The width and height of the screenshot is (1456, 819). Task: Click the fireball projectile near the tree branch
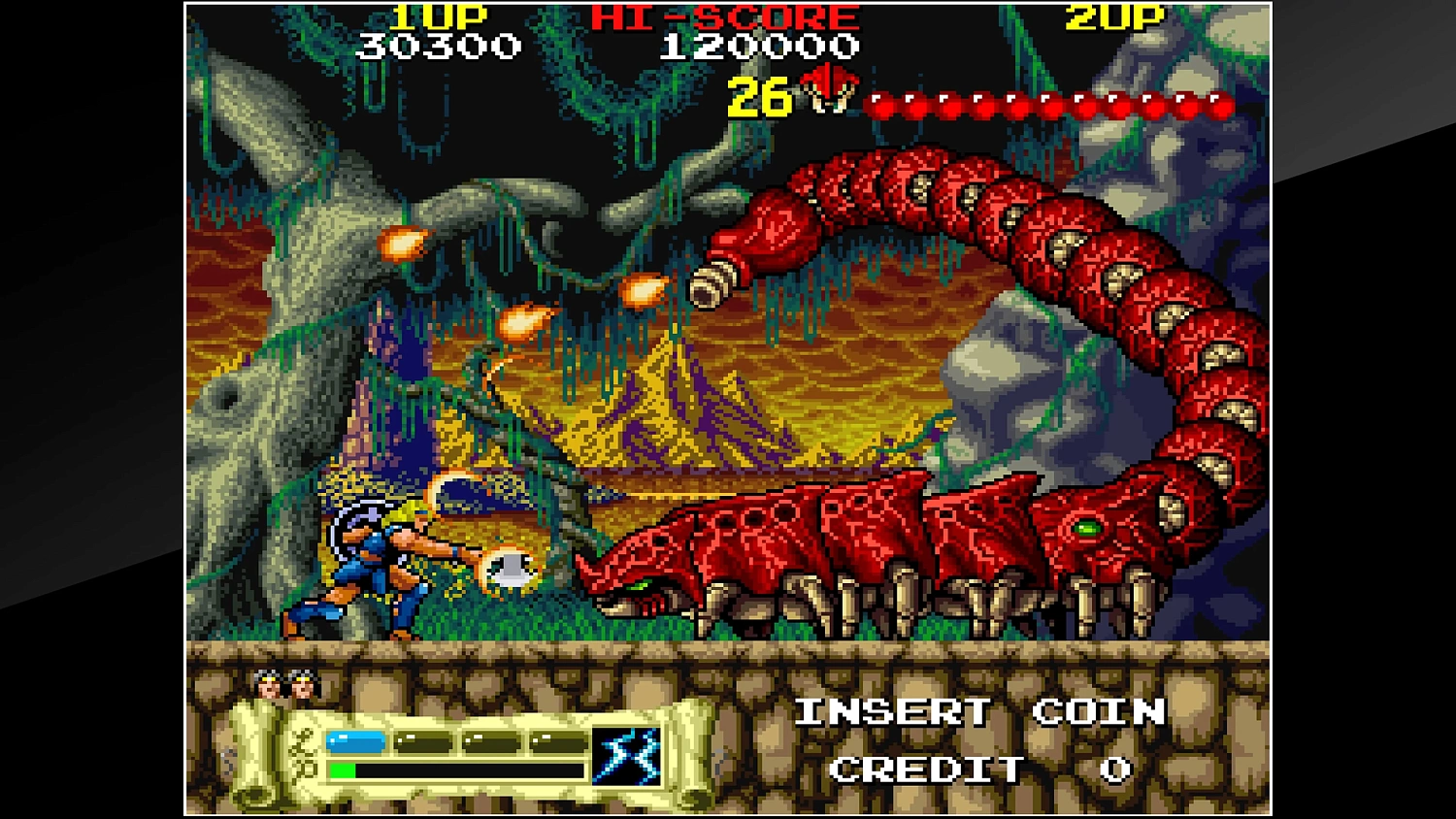pos(402,244)
